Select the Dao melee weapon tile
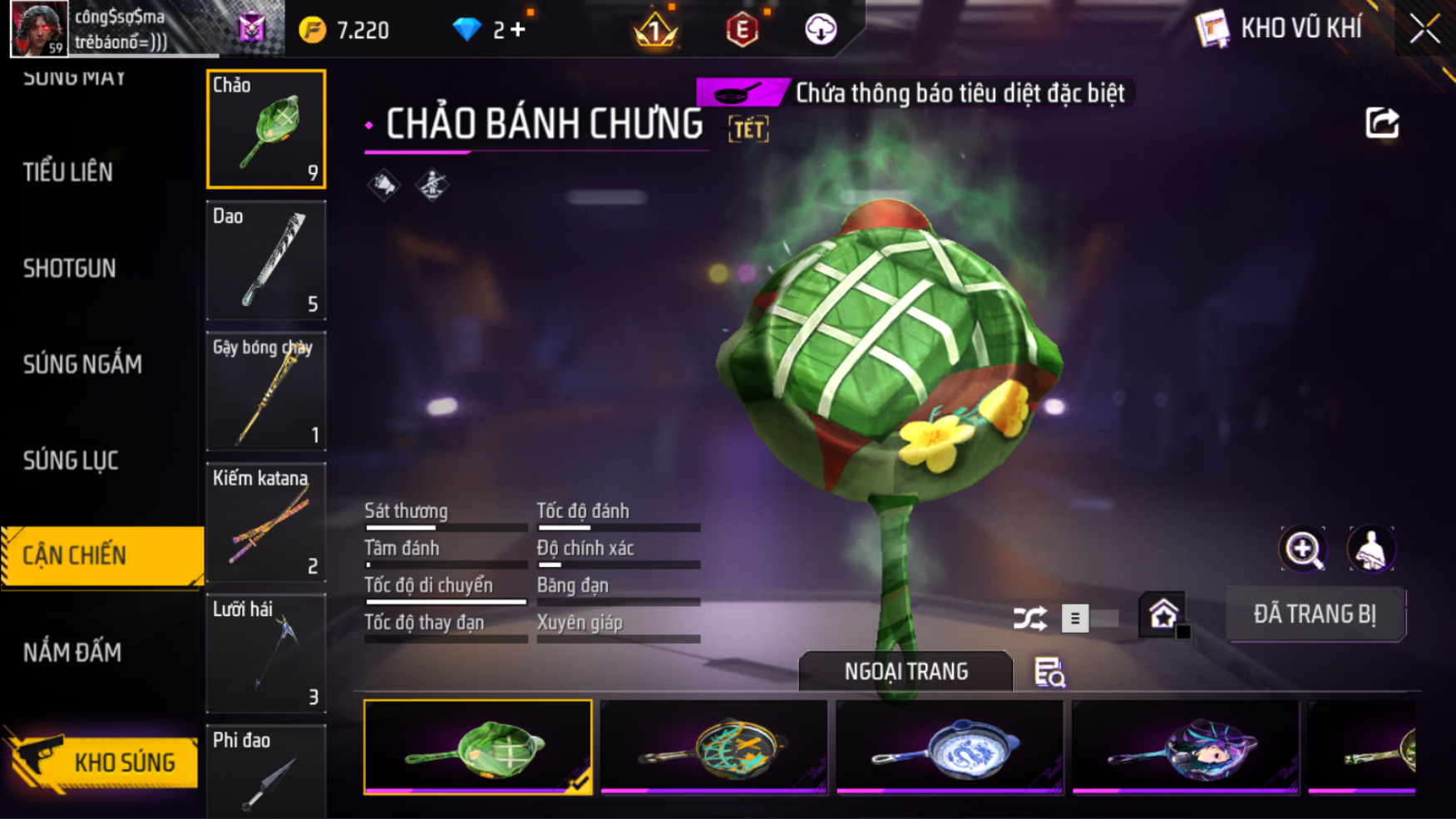 click(266, 260)
